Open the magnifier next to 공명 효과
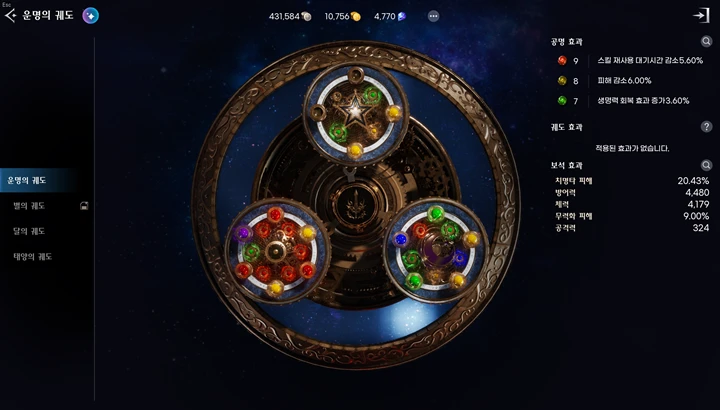This screenshot has height=410, width=720. point(706,42)
